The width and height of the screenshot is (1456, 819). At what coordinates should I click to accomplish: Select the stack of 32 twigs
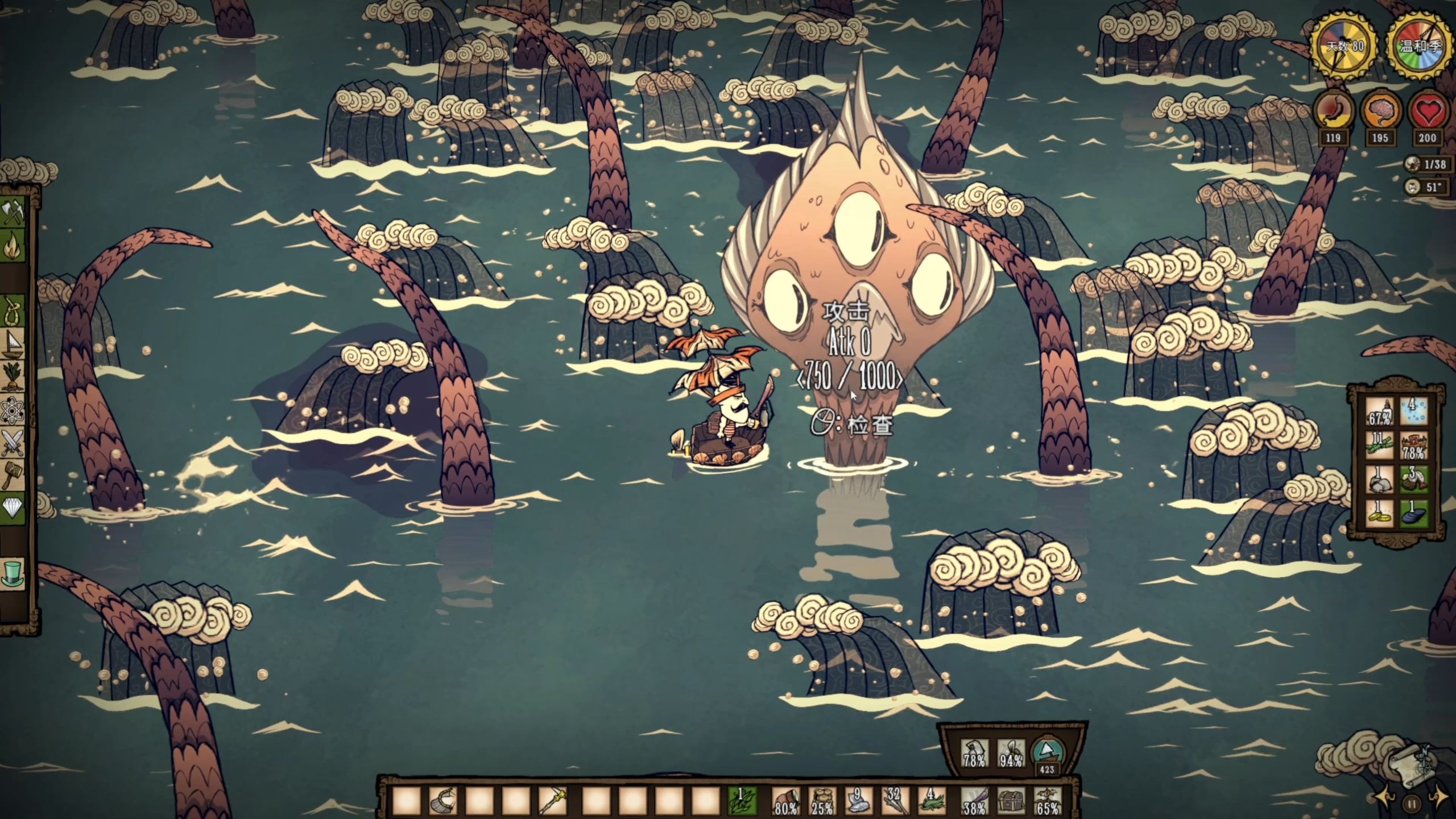895,802
